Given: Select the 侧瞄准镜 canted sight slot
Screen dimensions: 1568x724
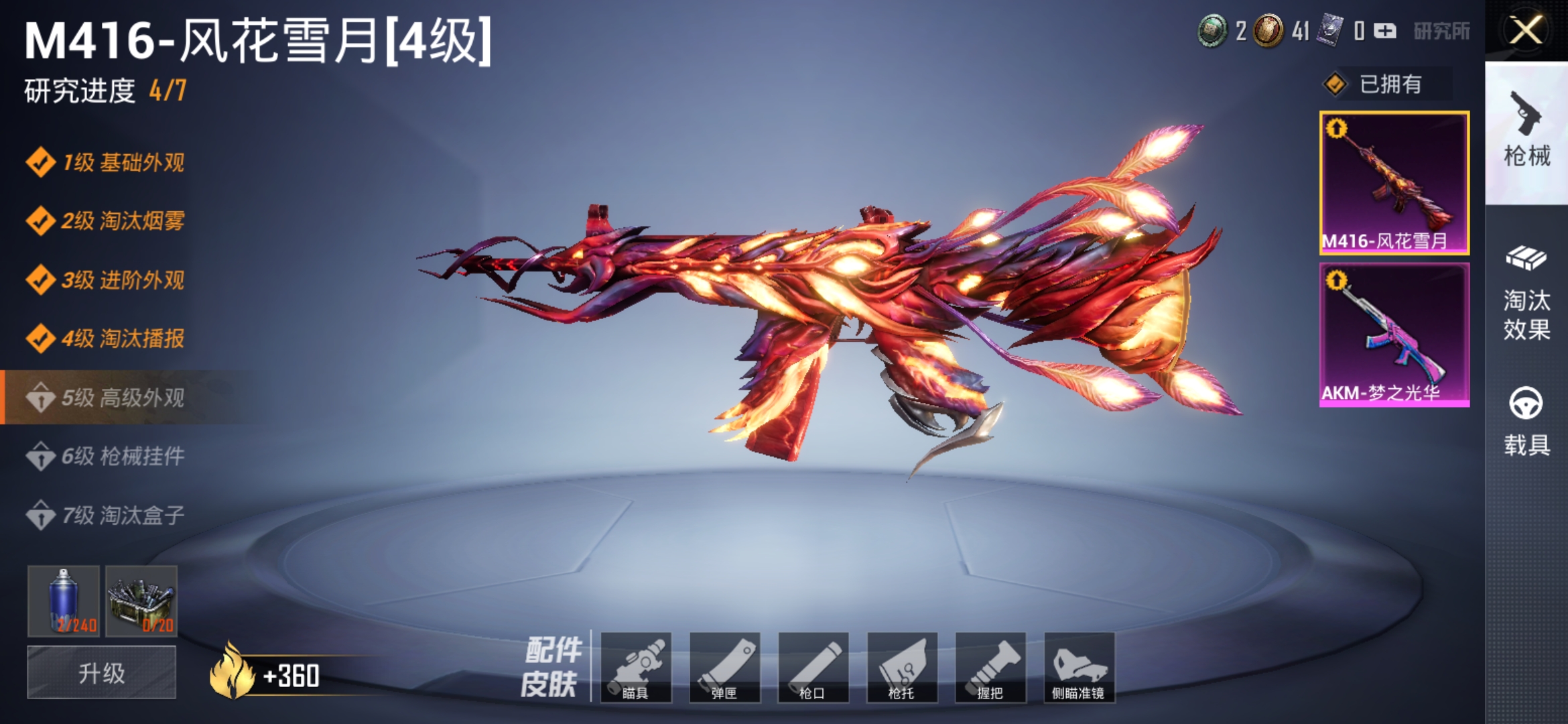Looking at the screenshot, I should [1079, 667].
